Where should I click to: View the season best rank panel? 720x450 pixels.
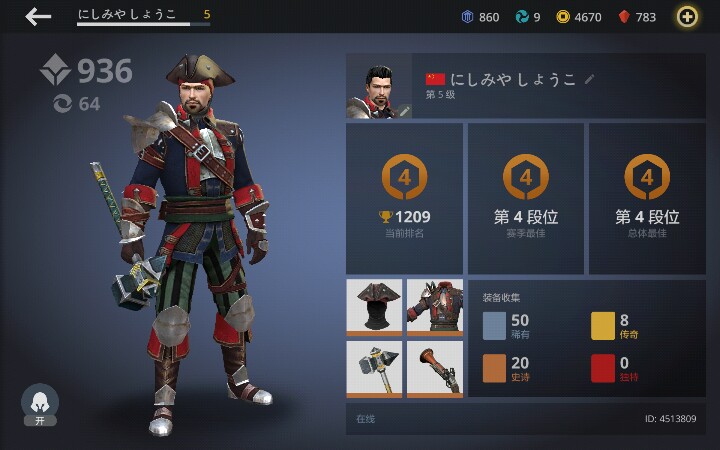pos(525,198)
